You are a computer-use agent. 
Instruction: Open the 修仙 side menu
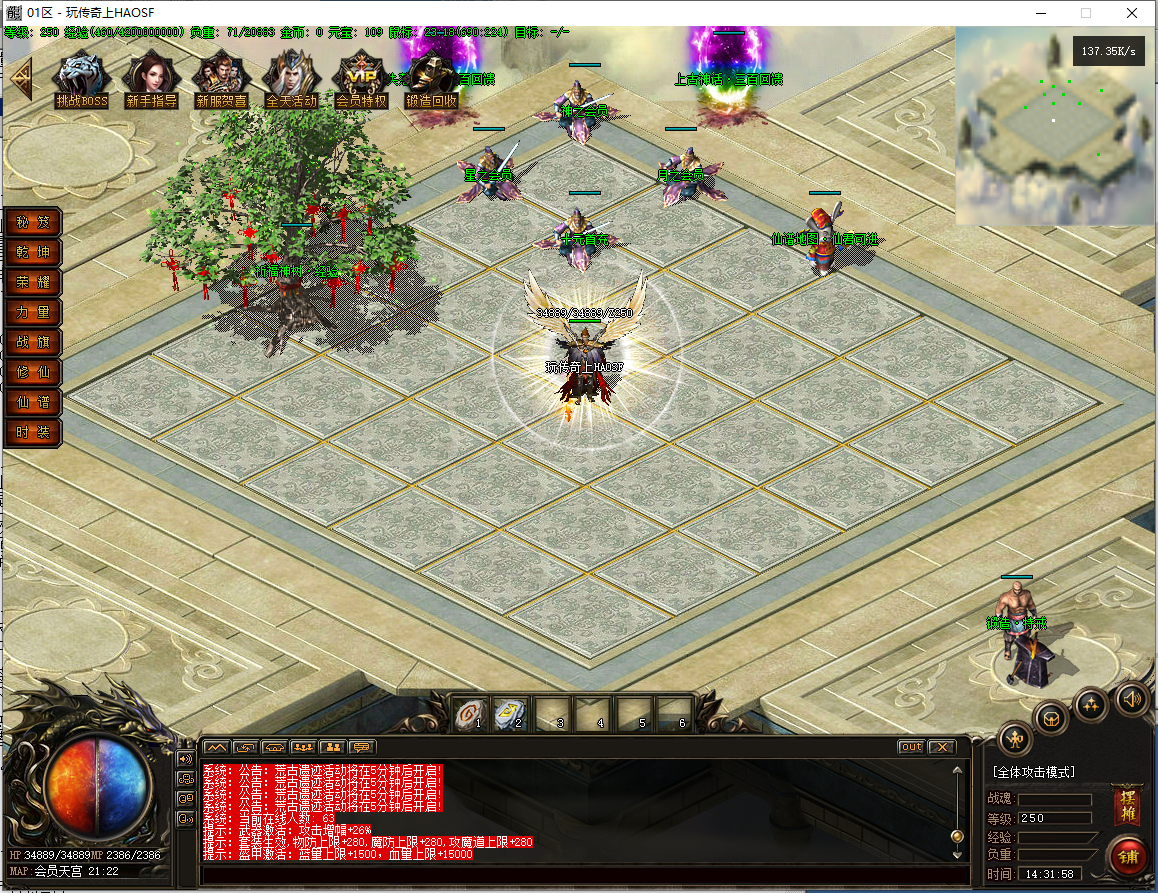click(32, 372)
